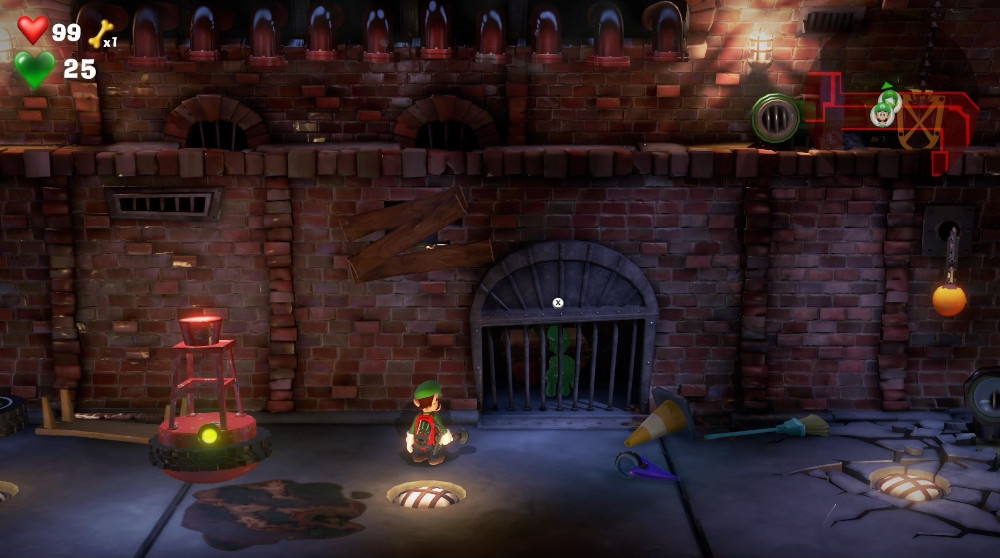The image size is (1000, 558).
Task: Select the golden bone item icon
Action: [99, 34]
